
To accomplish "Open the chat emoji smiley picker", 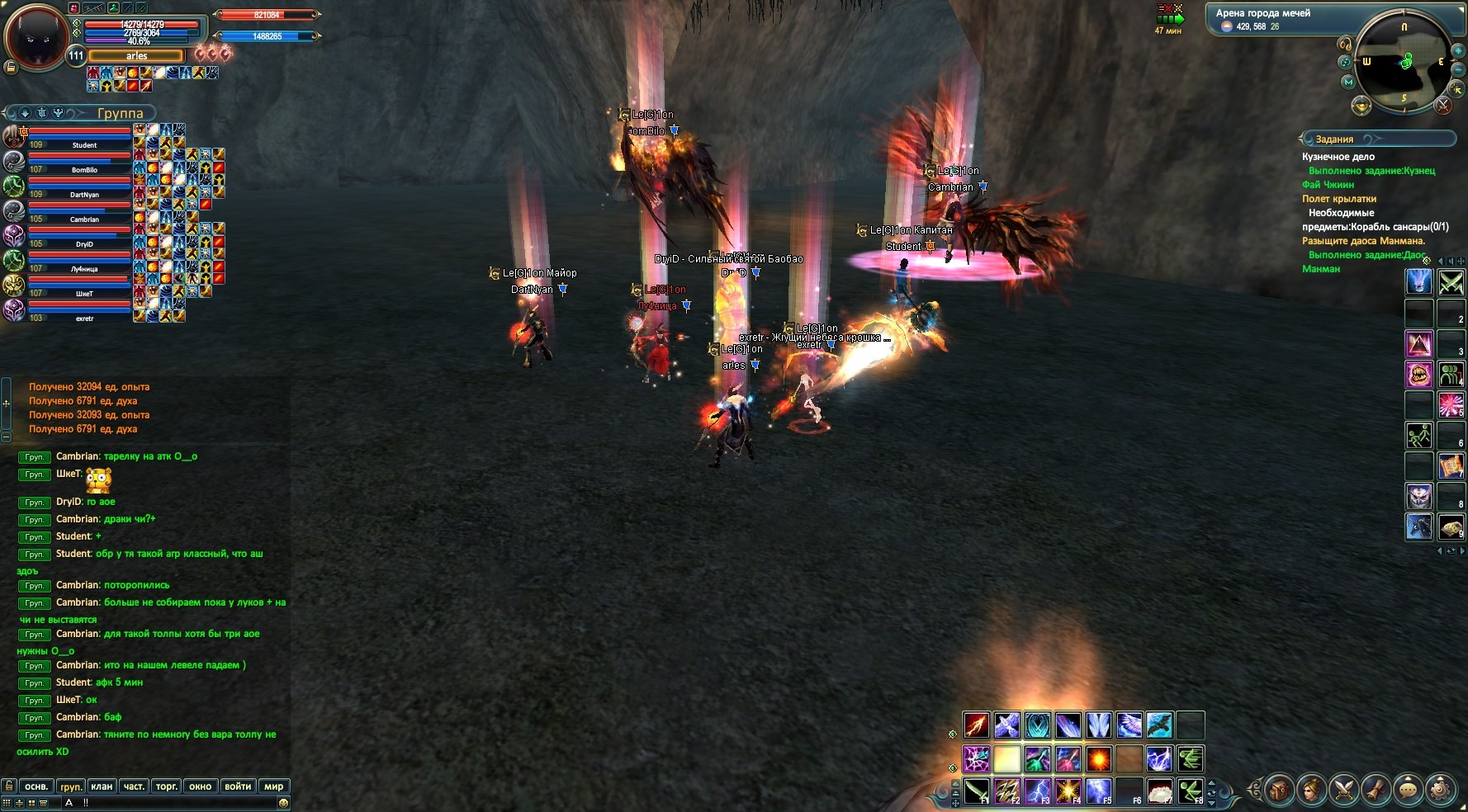I will coord(283,803).
